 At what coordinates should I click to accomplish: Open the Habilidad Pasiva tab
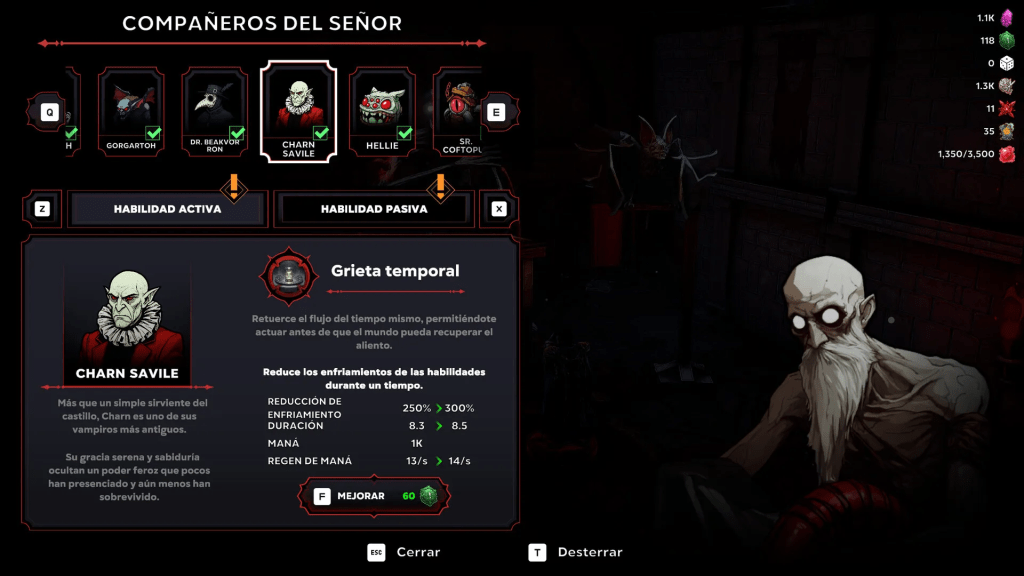click(x=373, y=209)
